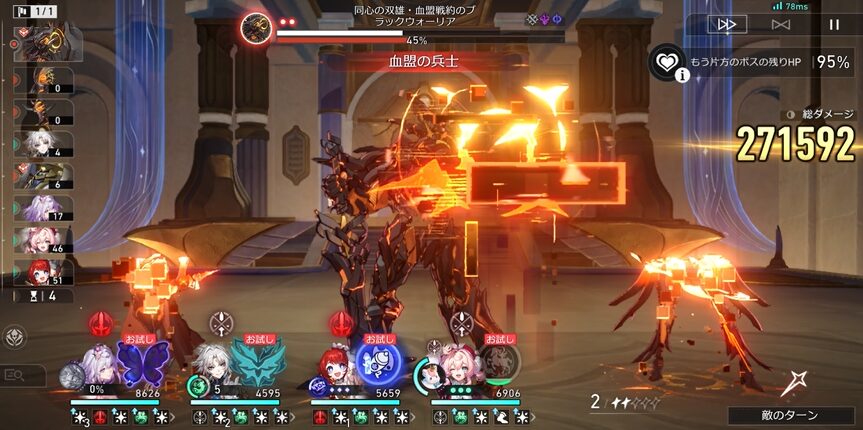Toggle the double-speed fast-forward button

727,24
